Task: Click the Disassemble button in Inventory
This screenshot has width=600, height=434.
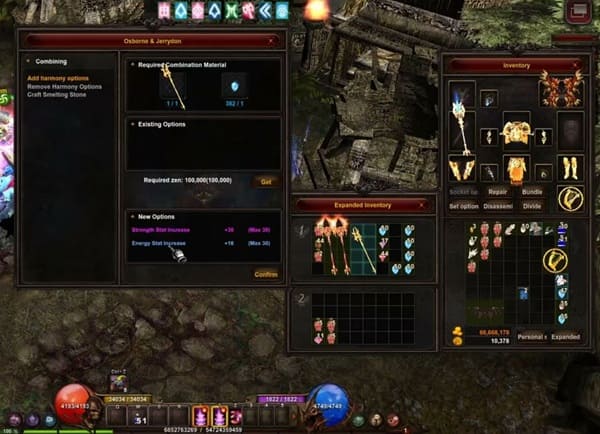Action: pos(499,206)
